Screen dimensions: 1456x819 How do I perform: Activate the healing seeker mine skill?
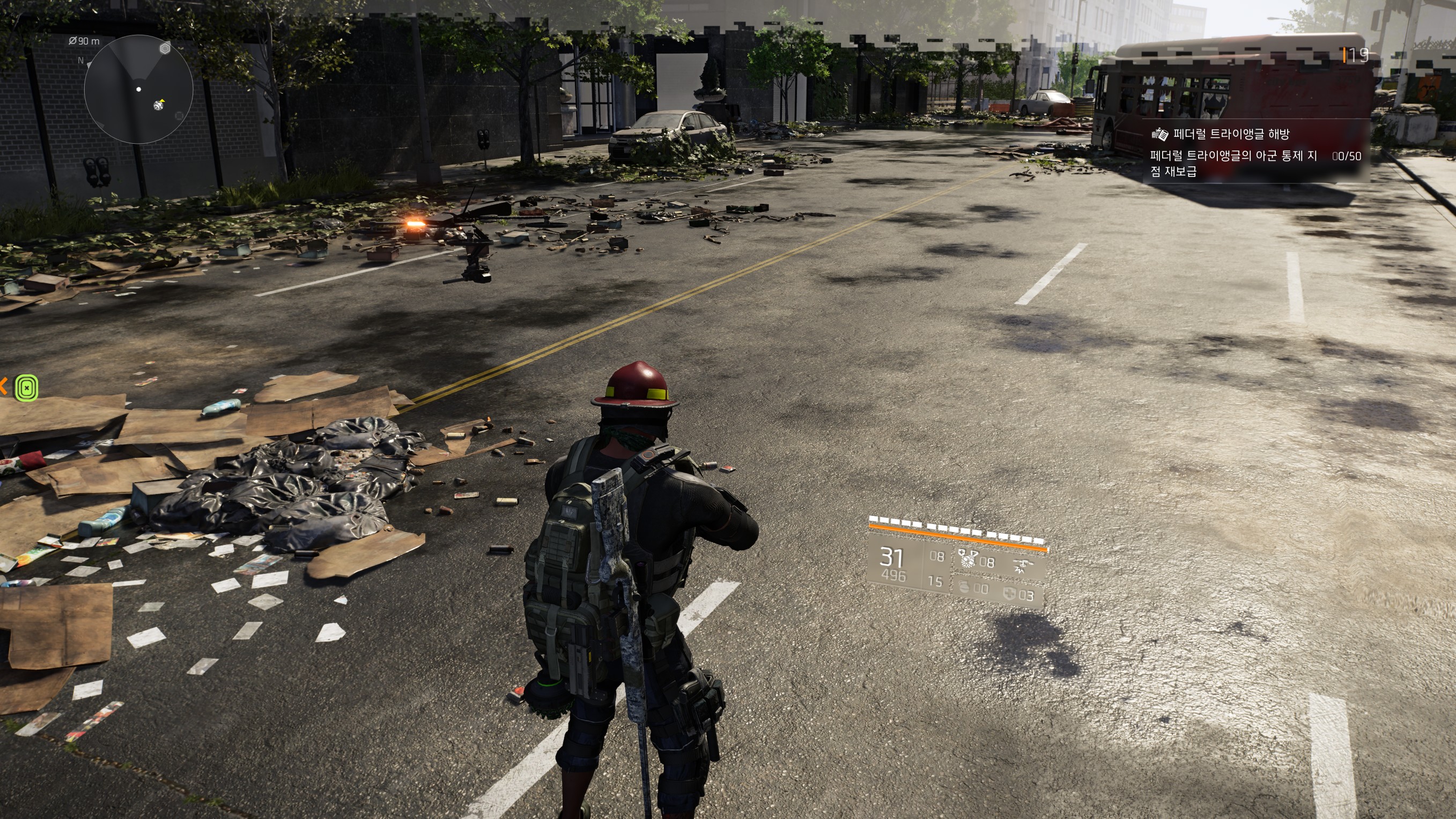click(968, 559)
